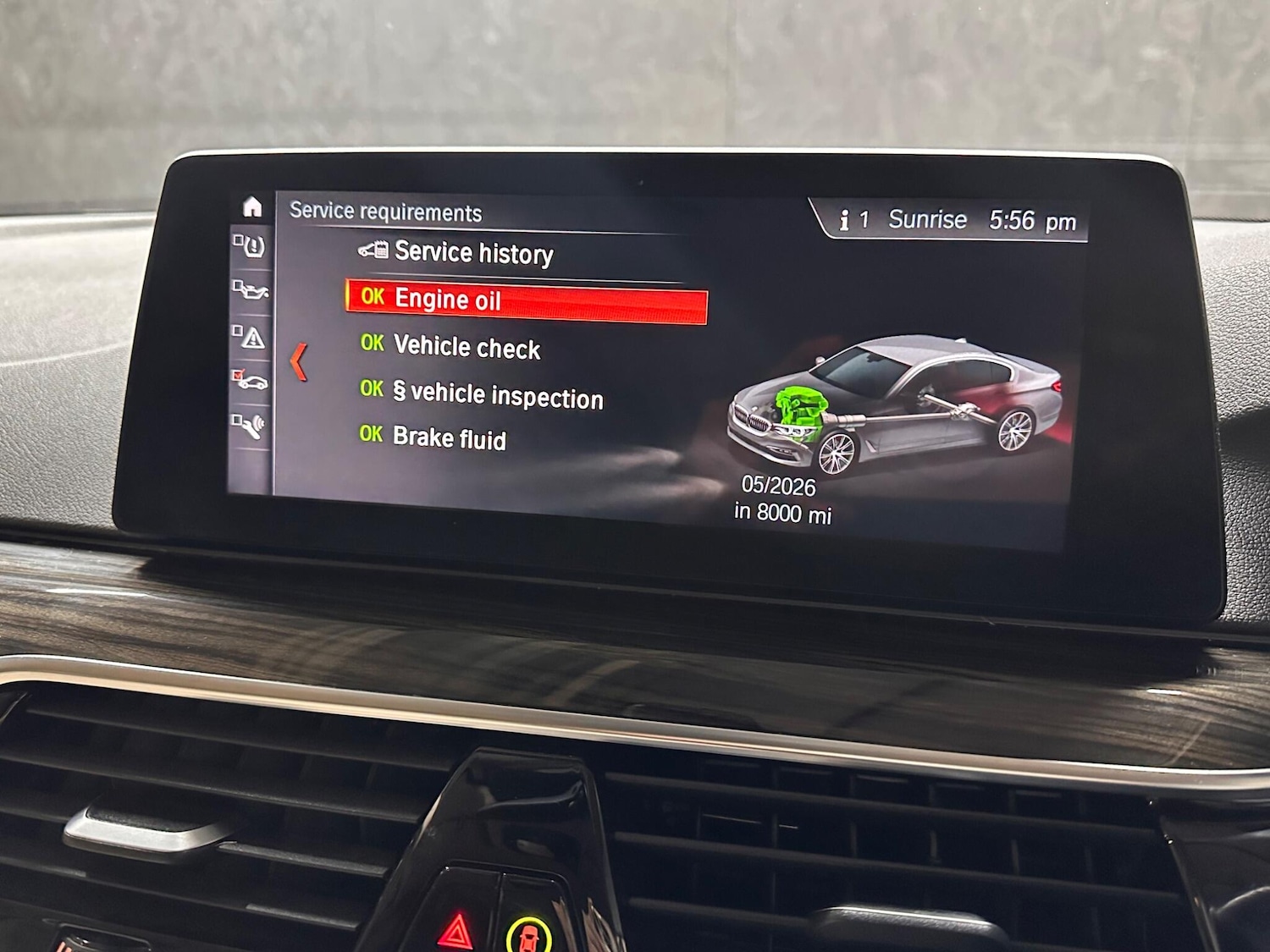Open the wrench remote service icon
Image resolution: width=1270 pixels, height=952 pixels.
[x=251, y=425]
